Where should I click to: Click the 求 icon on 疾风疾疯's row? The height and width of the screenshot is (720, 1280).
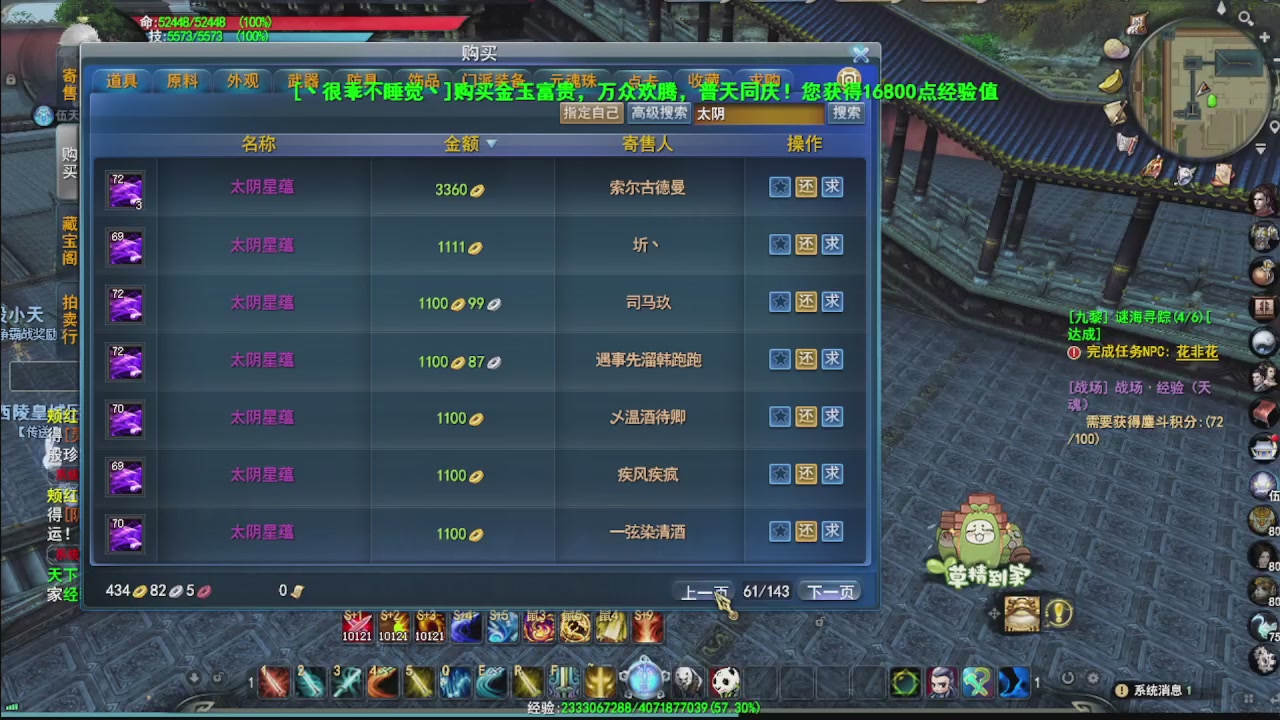[832, 474]
